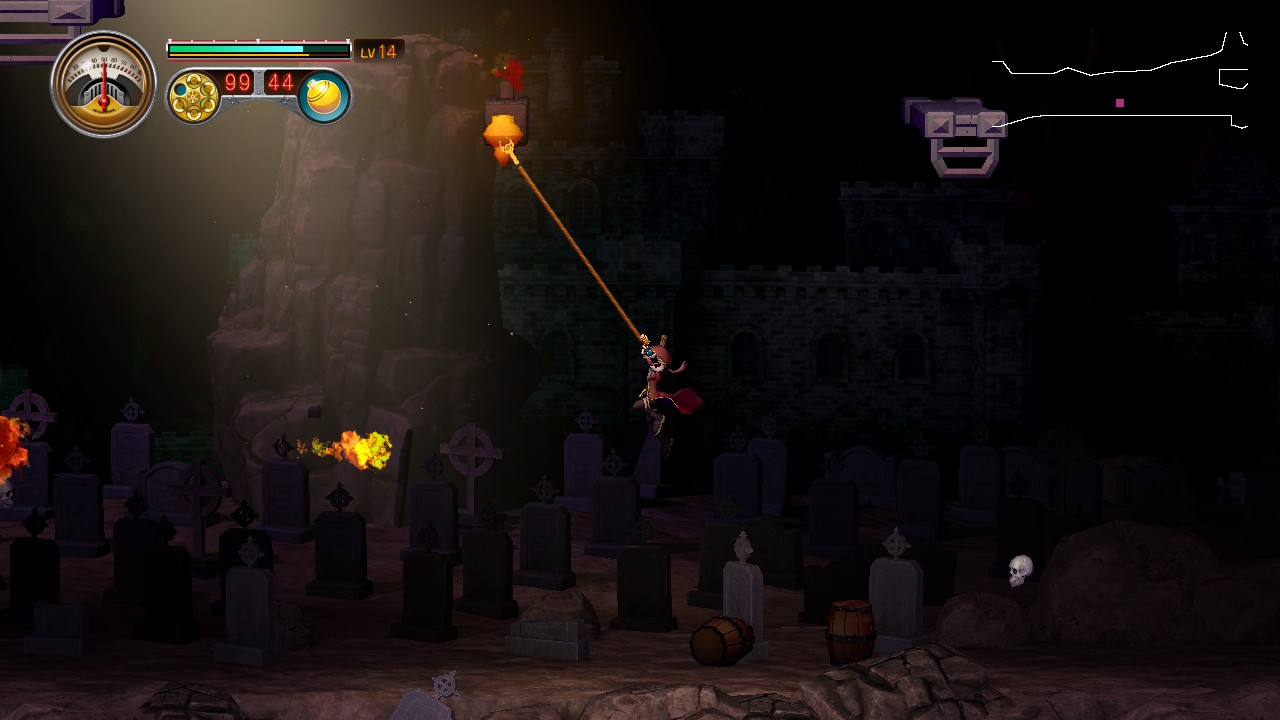Image resolution: width=1280 pixels, height=720 pixels.
Task: Click the skull at the left screen edge
Action: pos(8,492)
